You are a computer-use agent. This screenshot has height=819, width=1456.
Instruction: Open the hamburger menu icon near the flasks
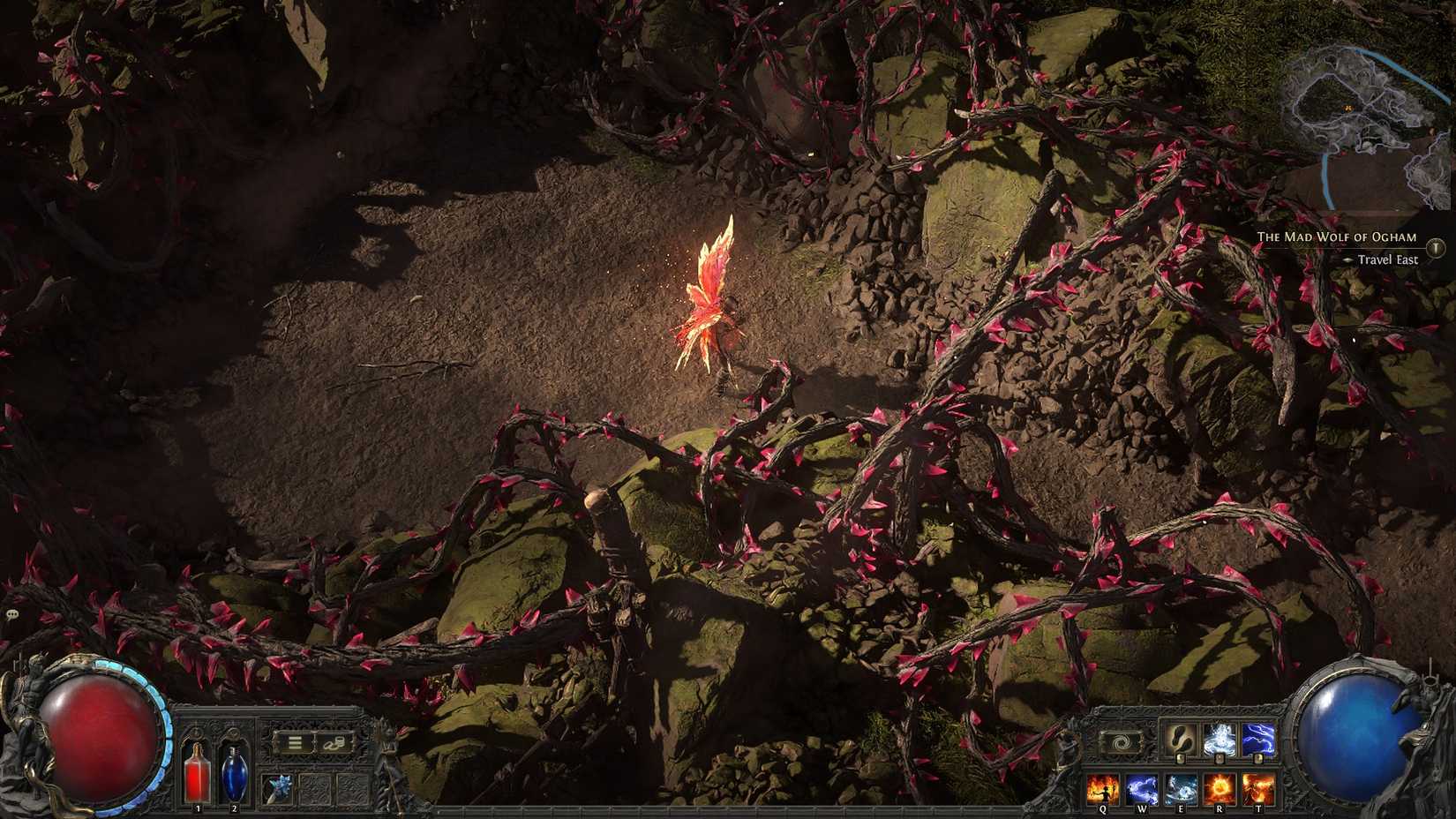click(296, 743)
